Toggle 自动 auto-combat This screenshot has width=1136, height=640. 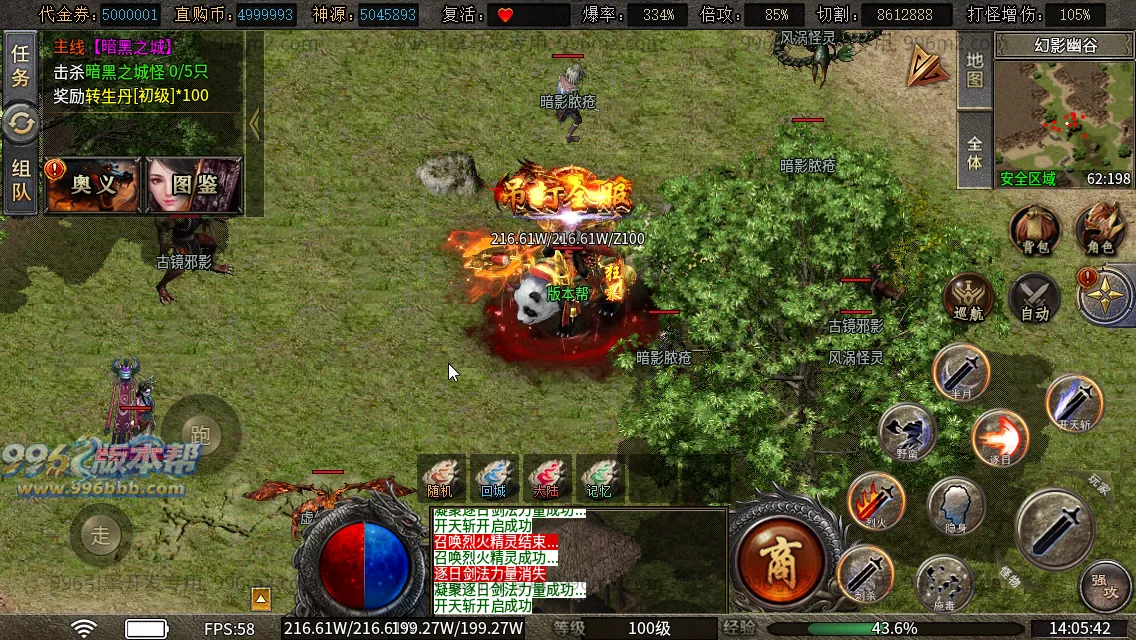[1034, 297]
